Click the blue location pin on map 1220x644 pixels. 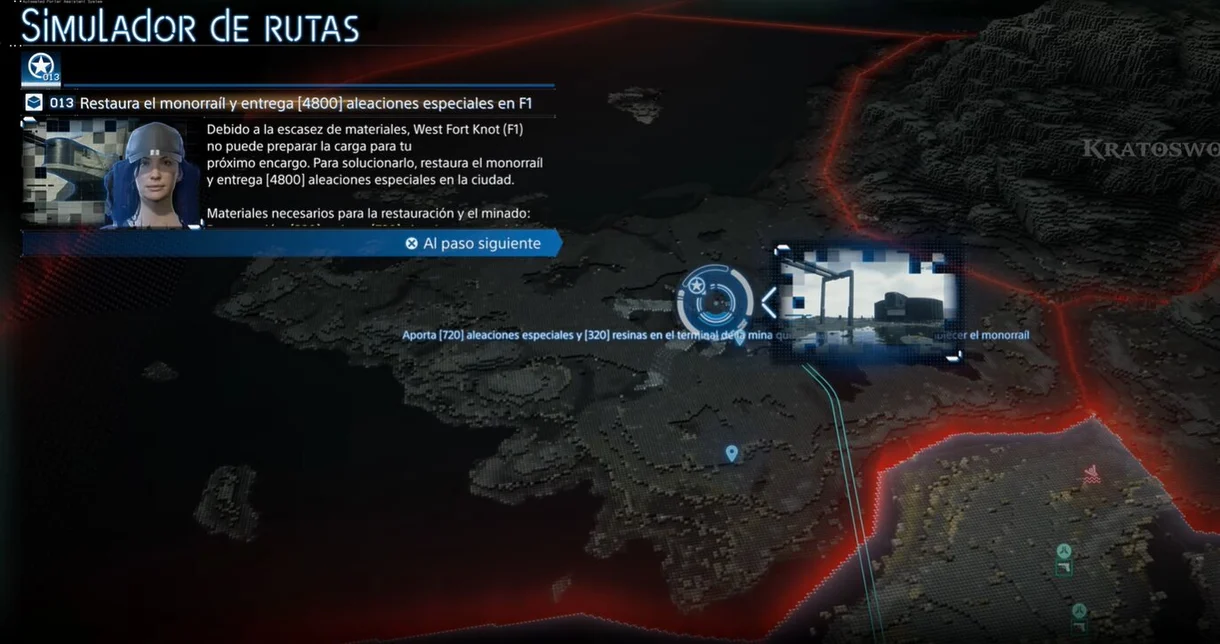tap(731, 454)
